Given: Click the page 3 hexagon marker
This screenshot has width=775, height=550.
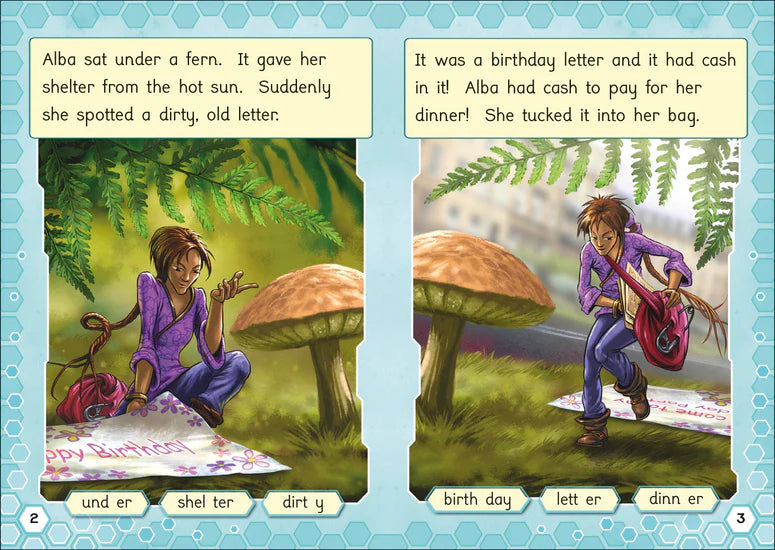Looking at the screenshot, I should click(x=741, y=518).
